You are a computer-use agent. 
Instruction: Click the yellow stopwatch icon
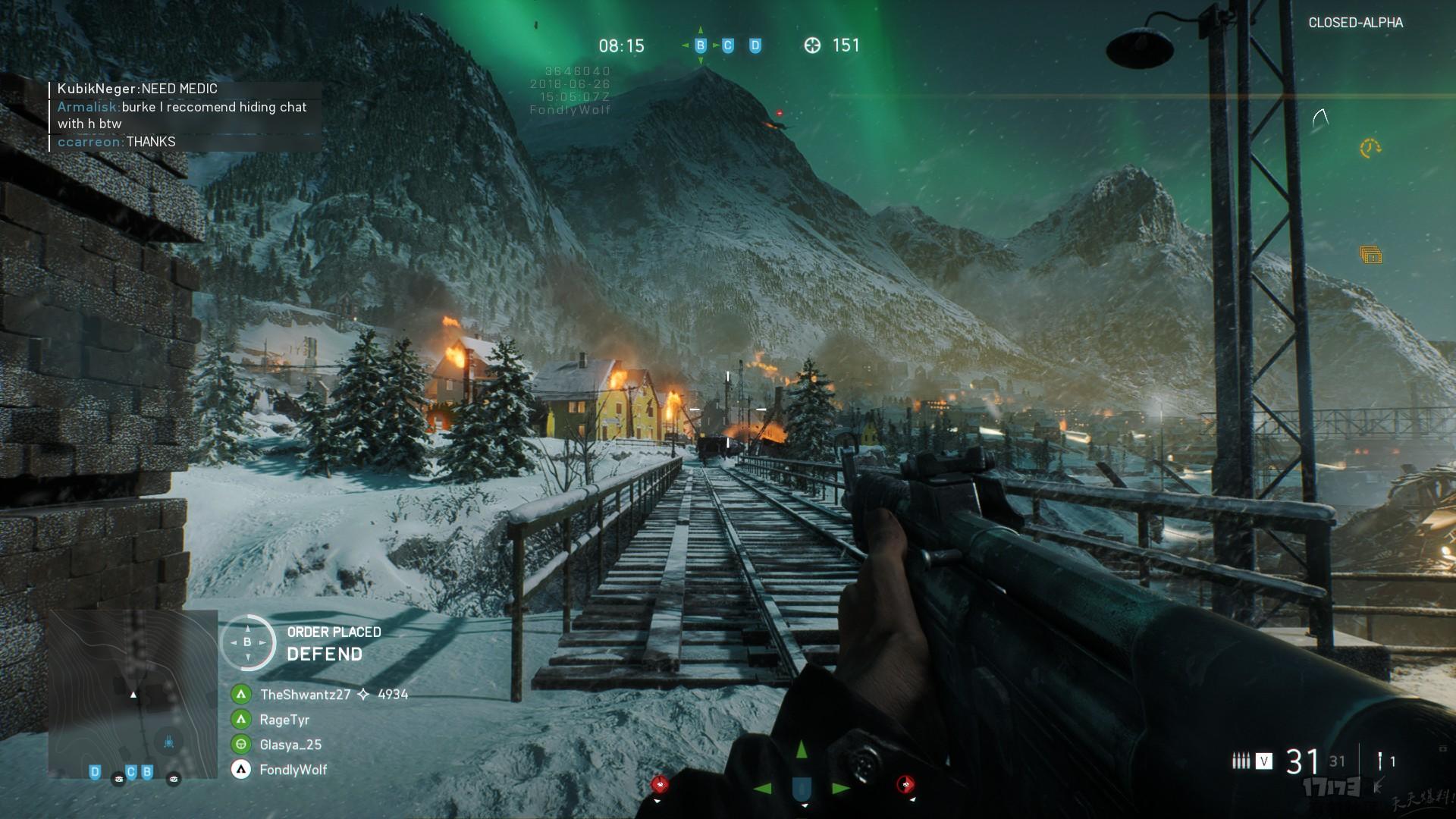tap(1370, 148)
